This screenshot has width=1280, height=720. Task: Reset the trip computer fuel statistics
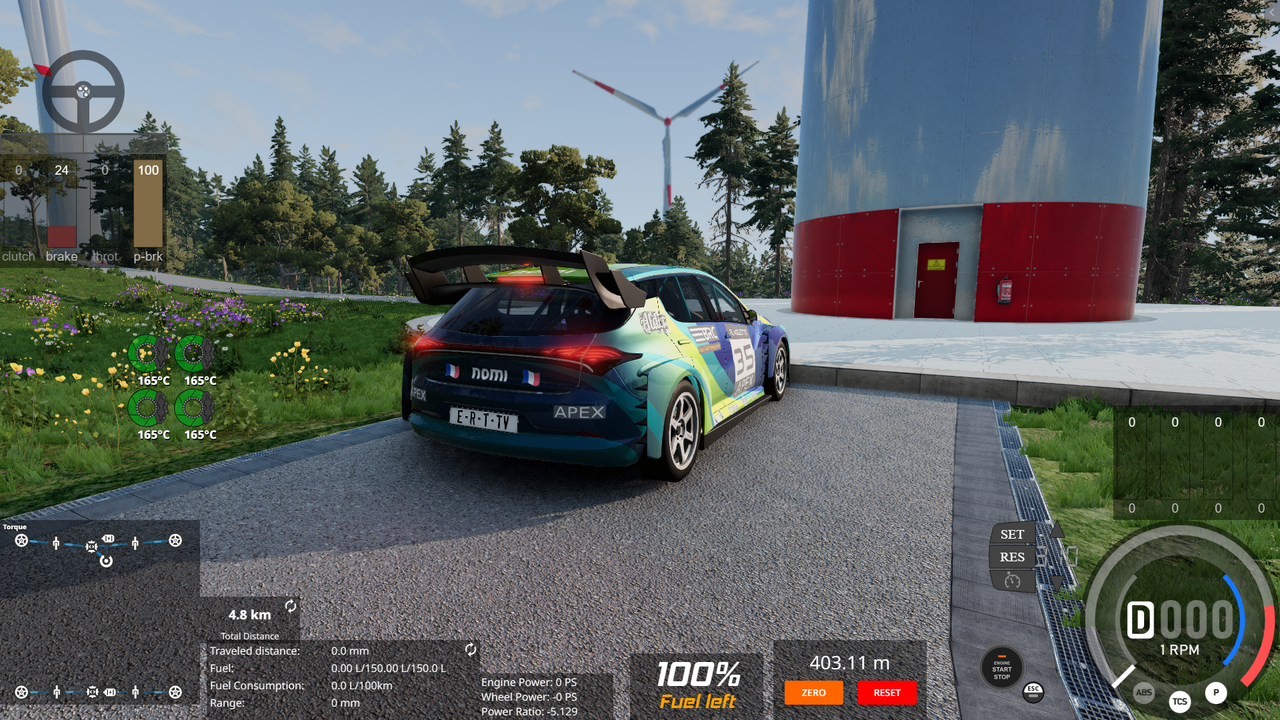(470, 650)
